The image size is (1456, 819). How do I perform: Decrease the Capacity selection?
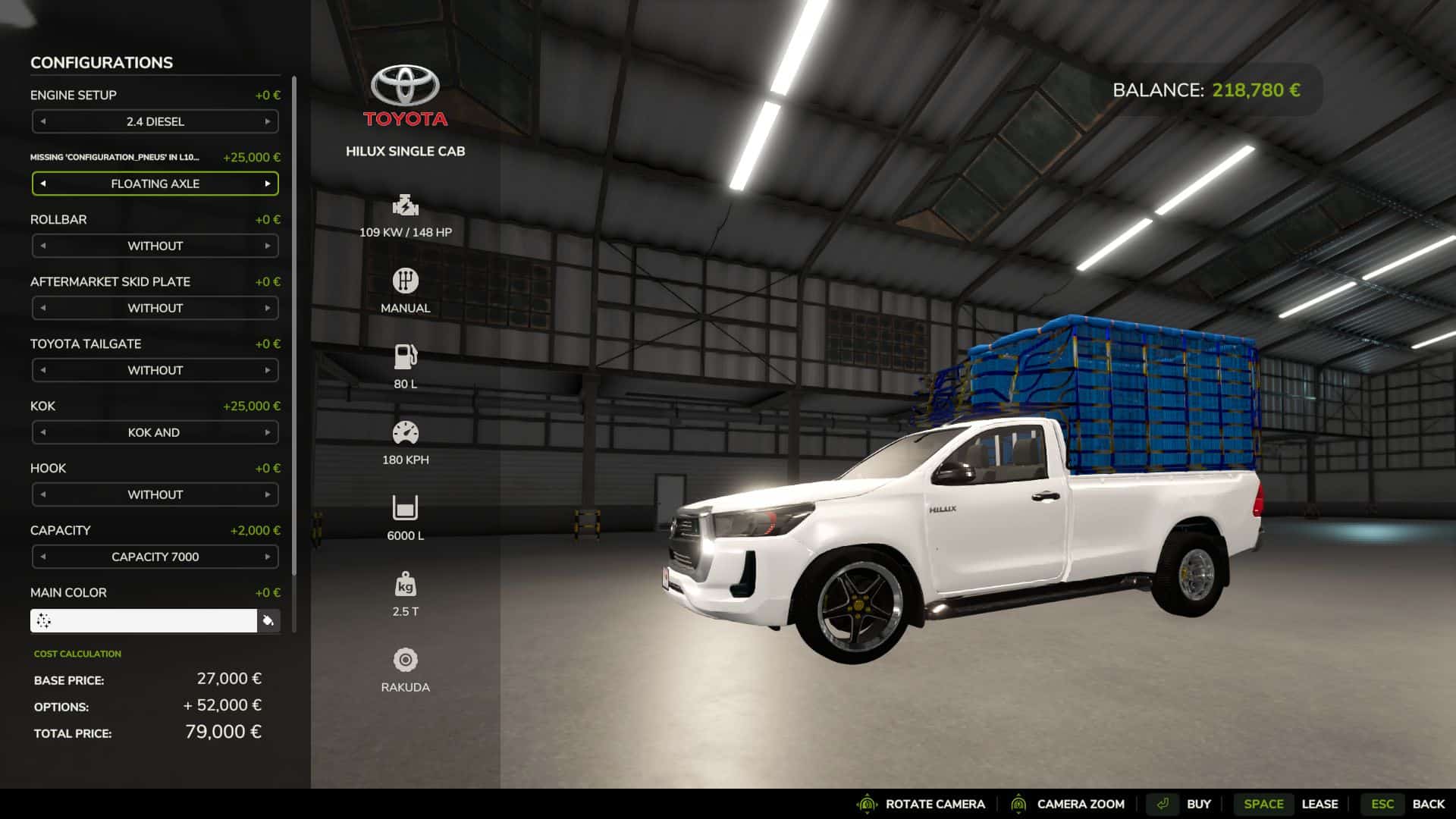[x=43, y=557]
